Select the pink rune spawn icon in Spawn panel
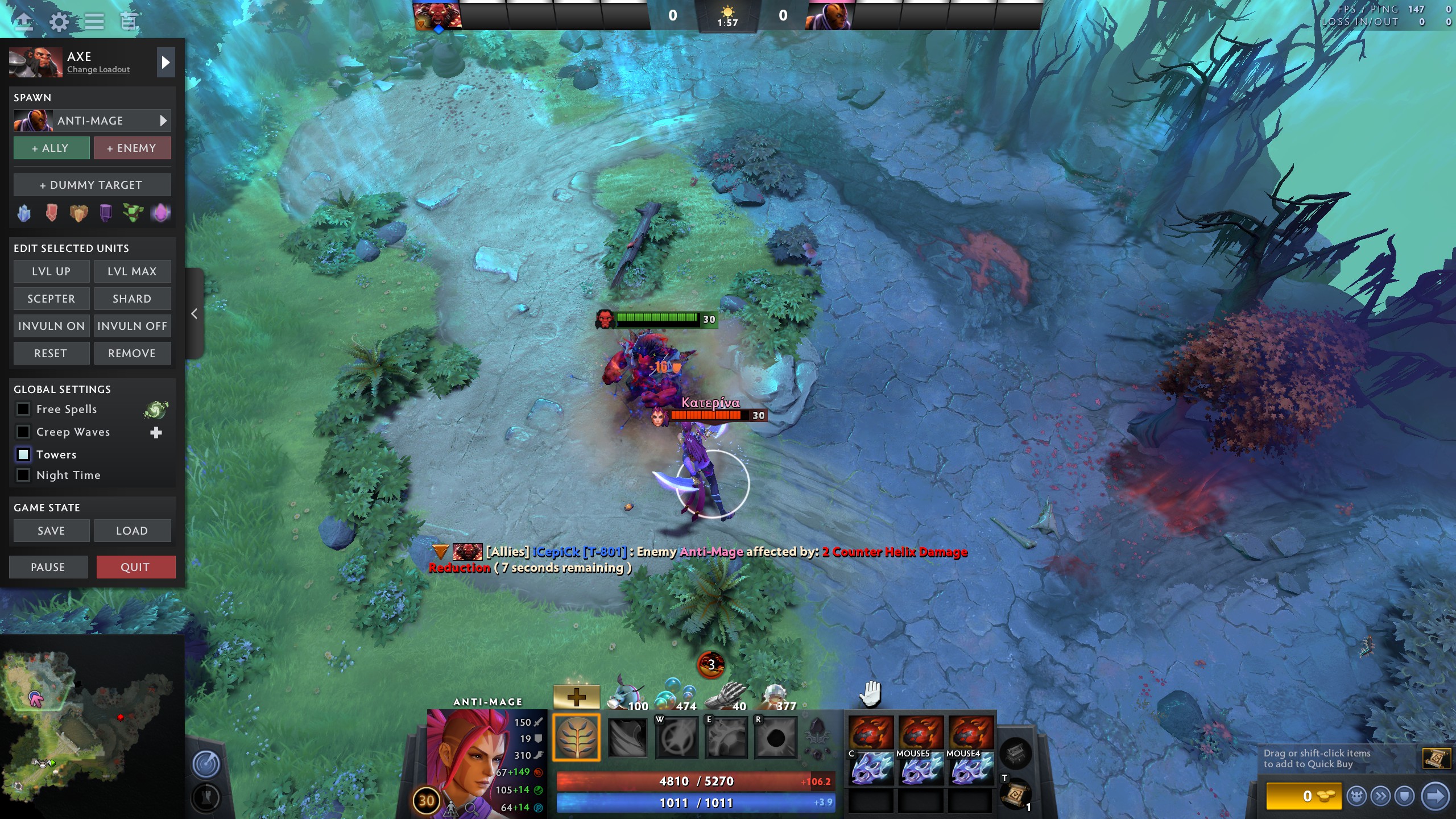 point(161,212)
